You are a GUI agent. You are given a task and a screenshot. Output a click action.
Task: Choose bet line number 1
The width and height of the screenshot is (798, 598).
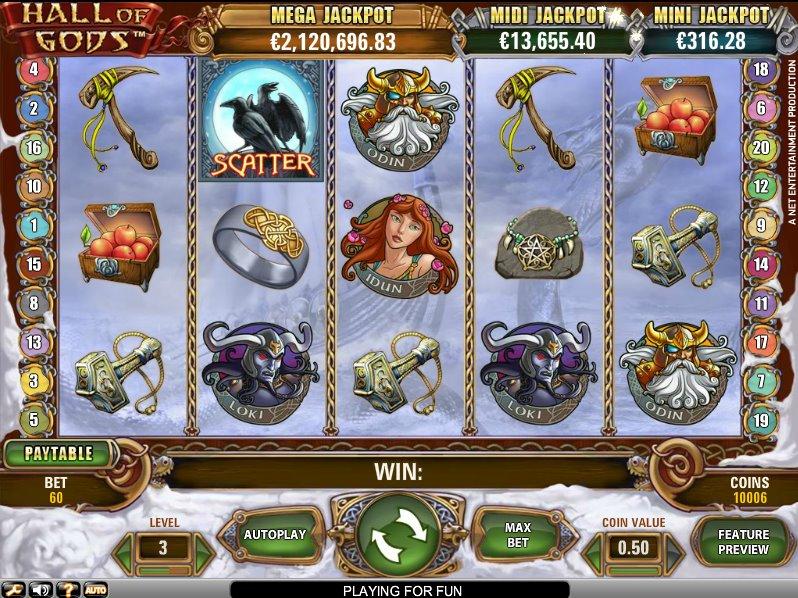34,226
